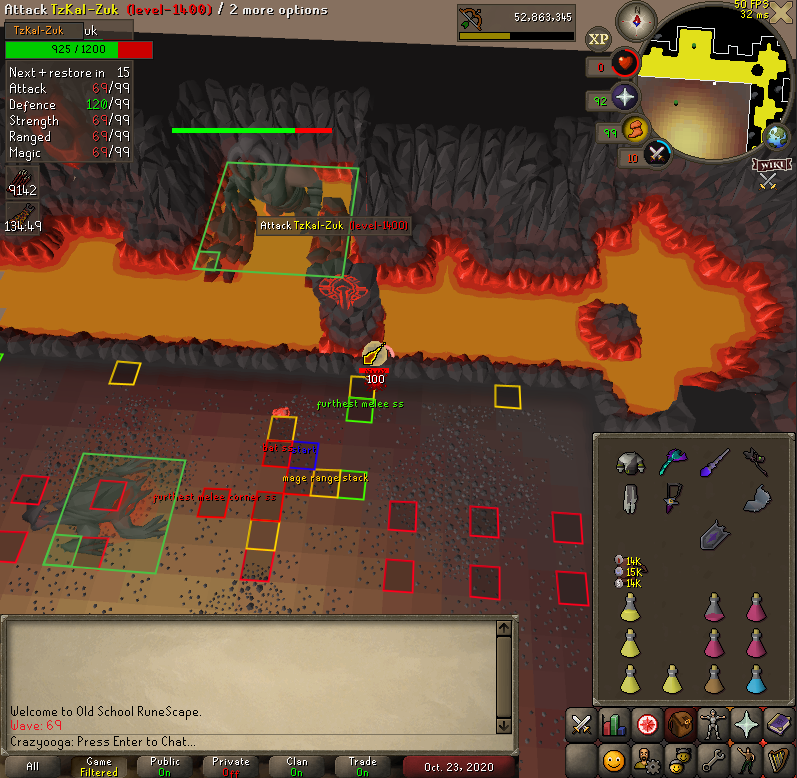Click the compass to face north
Image resolution: width=797 pixels, height=778 pixels.
point(636,18)
